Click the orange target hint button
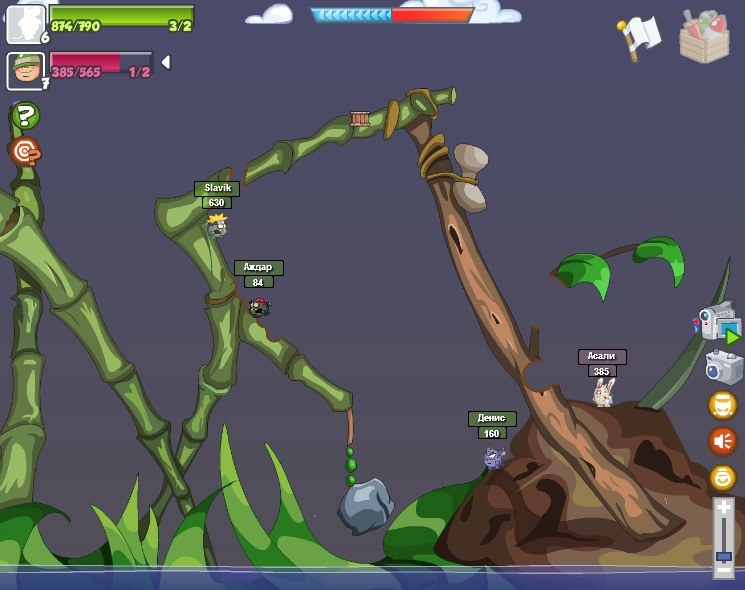This screenshot has width=745, height=590. coord(25,152)
